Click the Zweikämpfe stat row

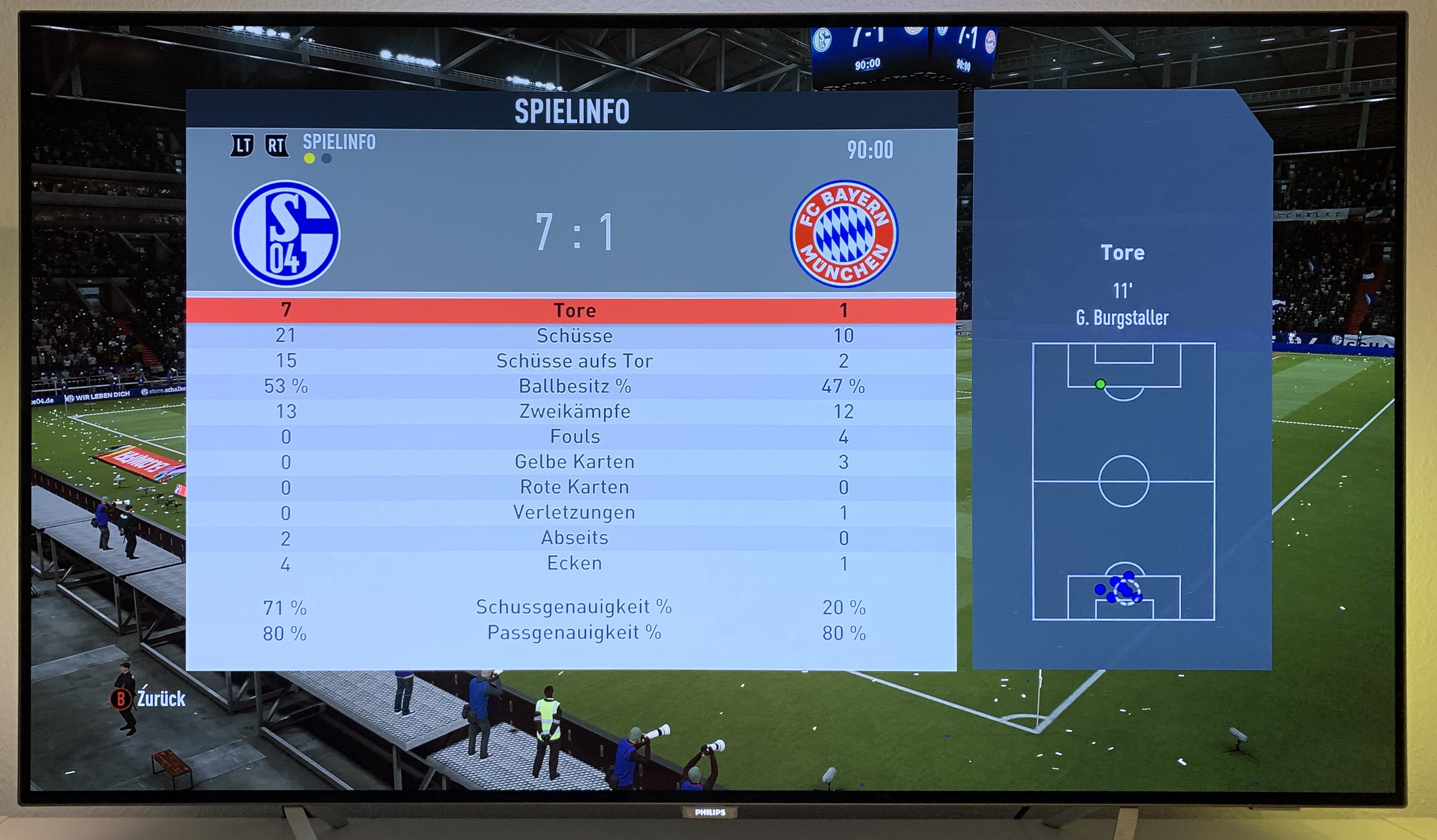(x=574, y=411)
